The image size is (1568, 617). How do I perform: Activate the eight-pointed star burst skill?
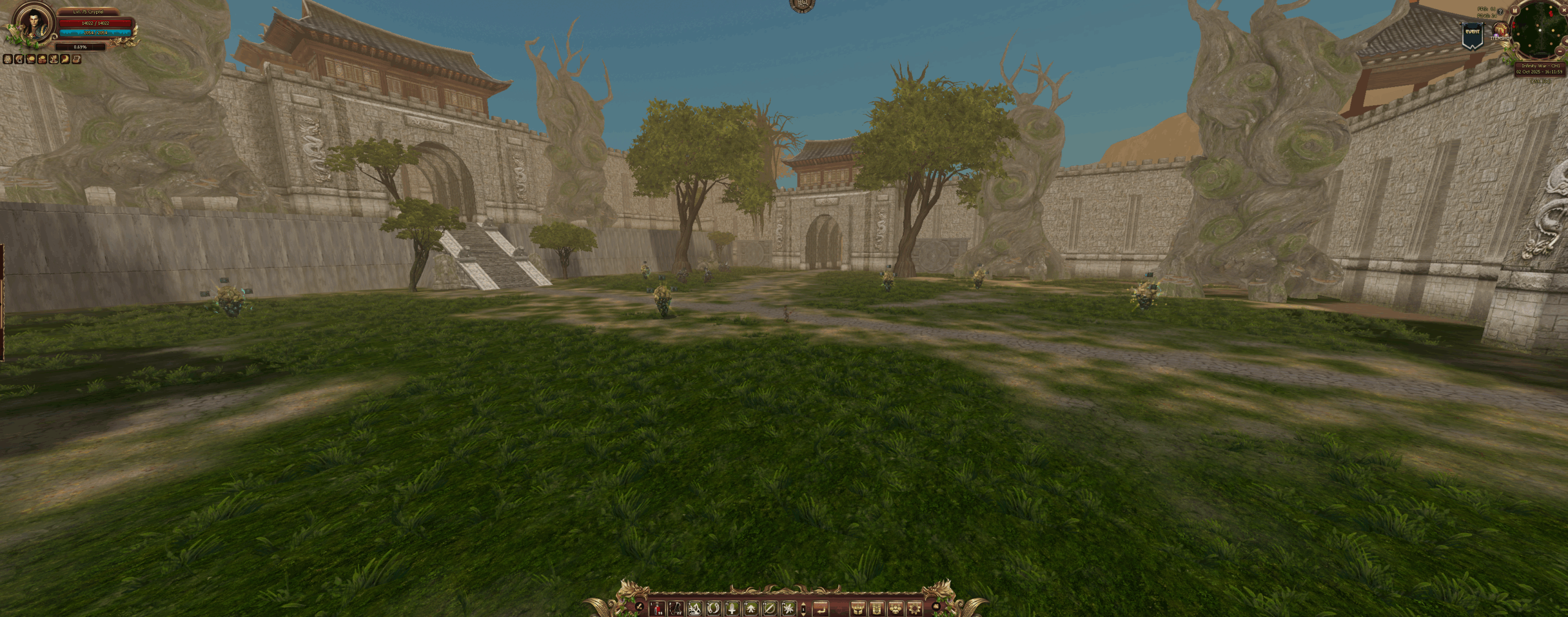pyautogui.click(x=788, y=608)
